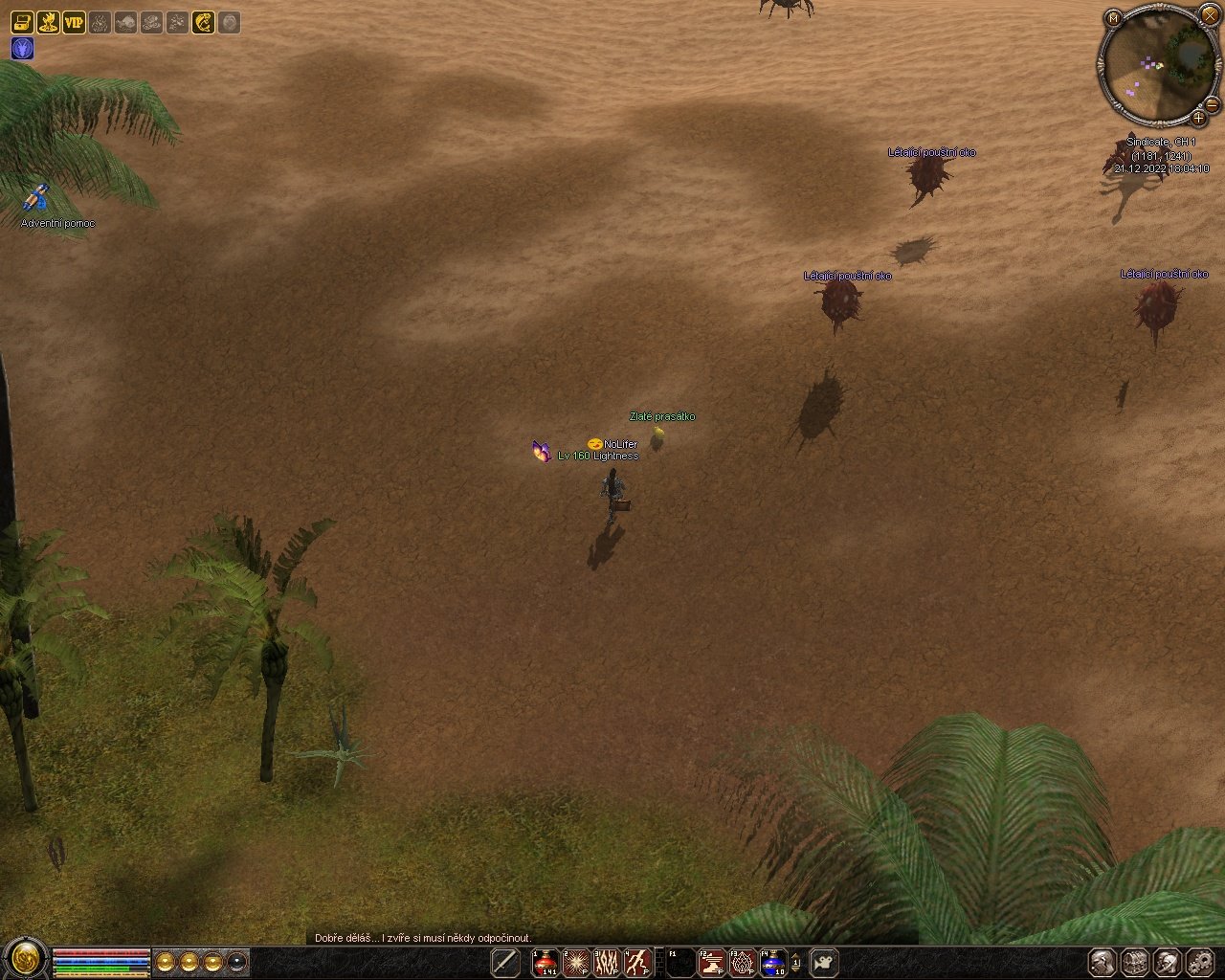Click the sword attack icon on the taskbar

click(505, 962)
